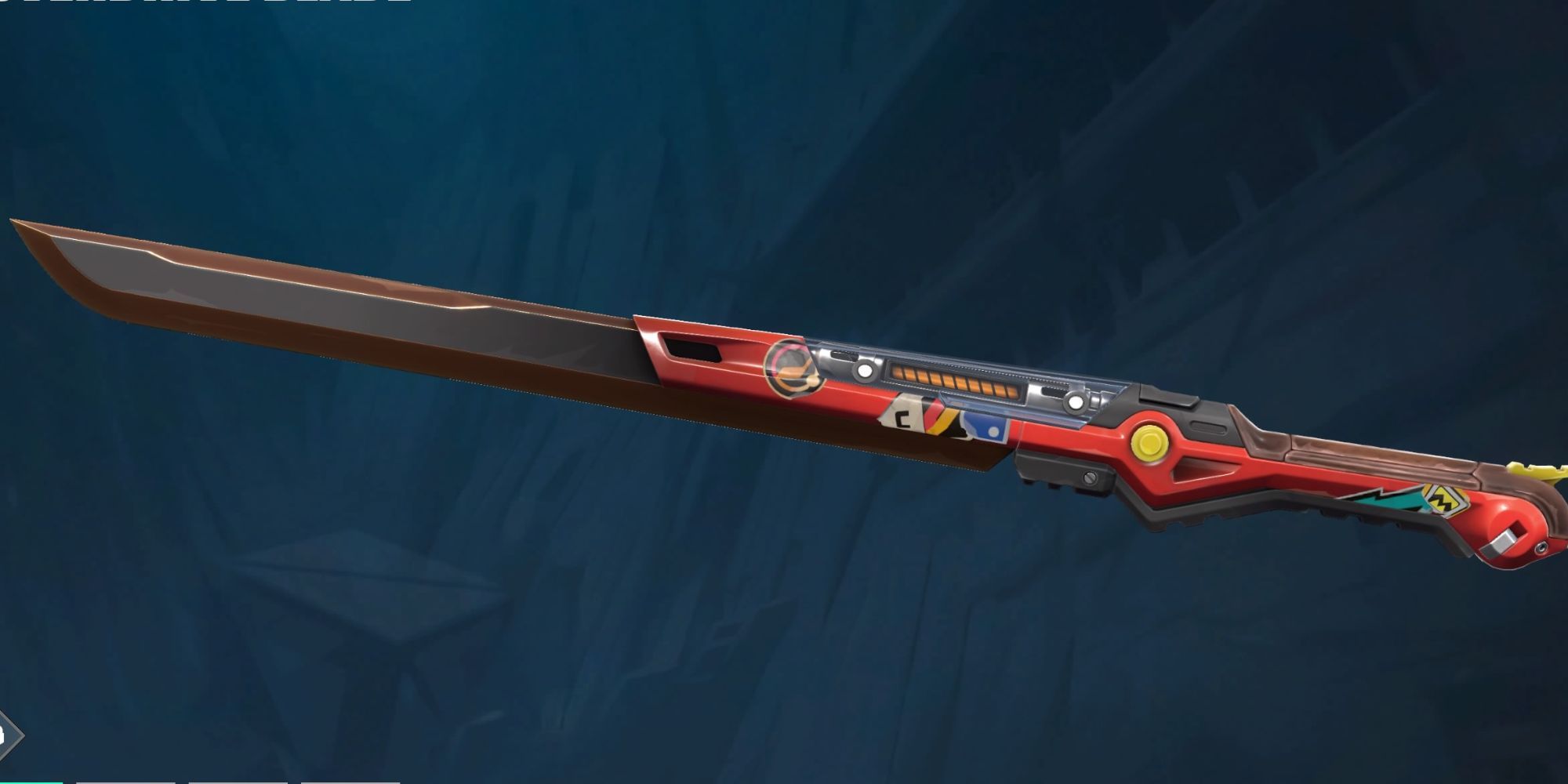Screen dimensions: 1568x784
Task: Toggle the silver latch on the red handle end
Action: pos(1505,541)
